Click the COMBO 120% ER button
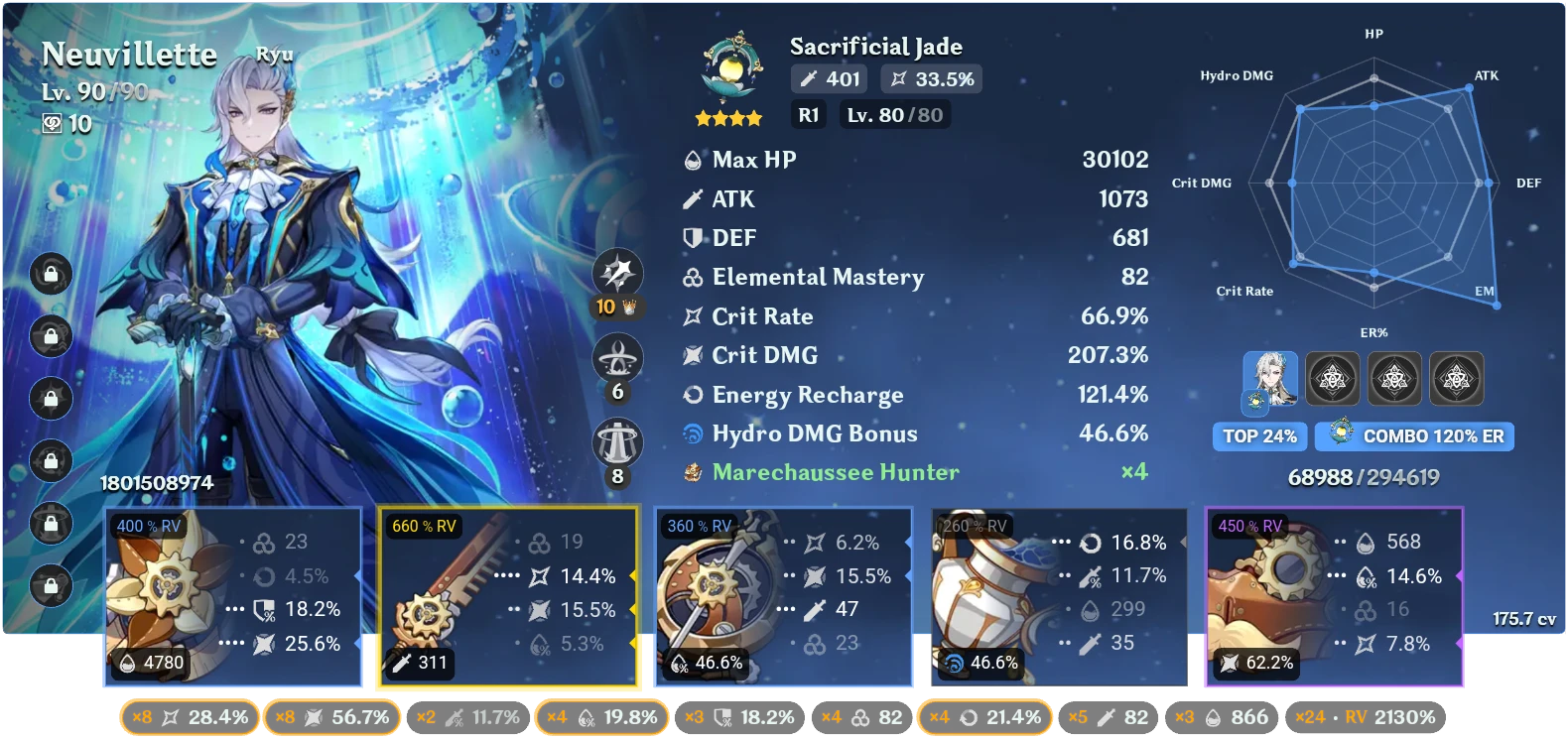1568x741 pixels. coord(1413,436)
